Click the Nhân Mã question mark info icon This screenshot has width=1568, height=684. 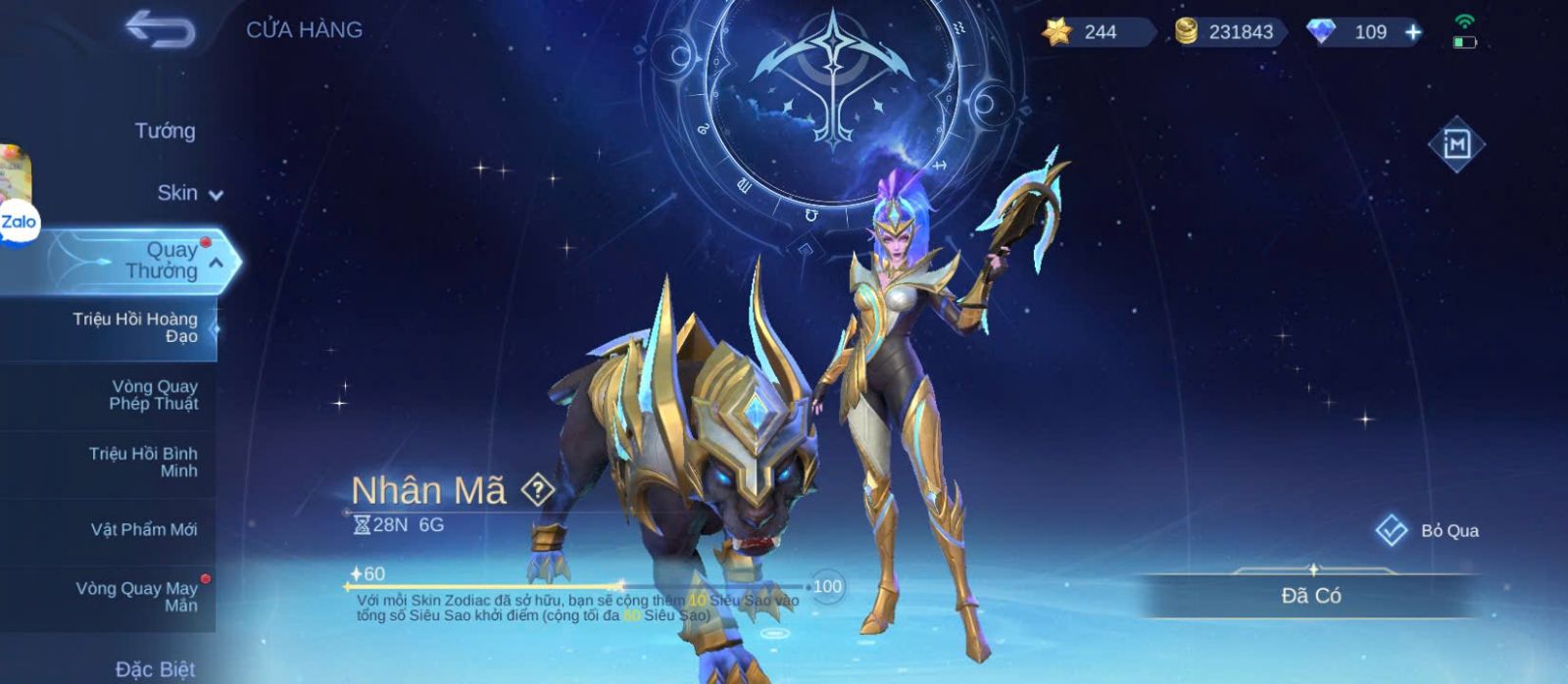point(537,489)
